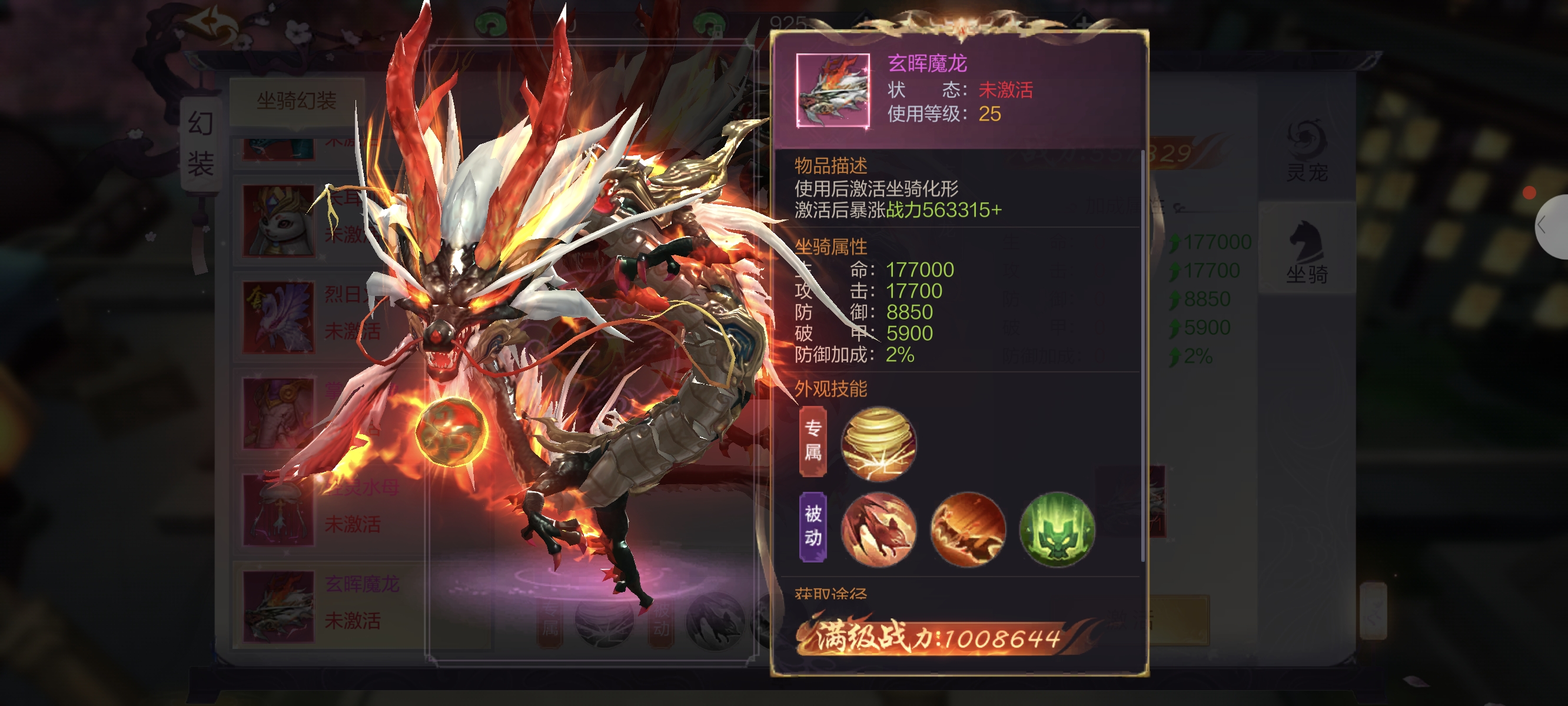Select the 坐骑幻装 tab

point(297,101)
